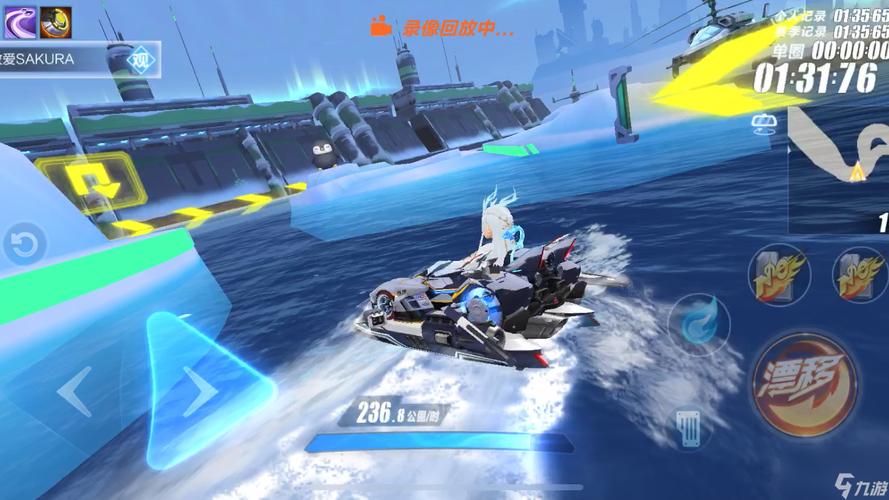The height and width of the screenshot is (500, 889).
Task: Click the small icon beside the minimap
Action: (x=766, y=123)
